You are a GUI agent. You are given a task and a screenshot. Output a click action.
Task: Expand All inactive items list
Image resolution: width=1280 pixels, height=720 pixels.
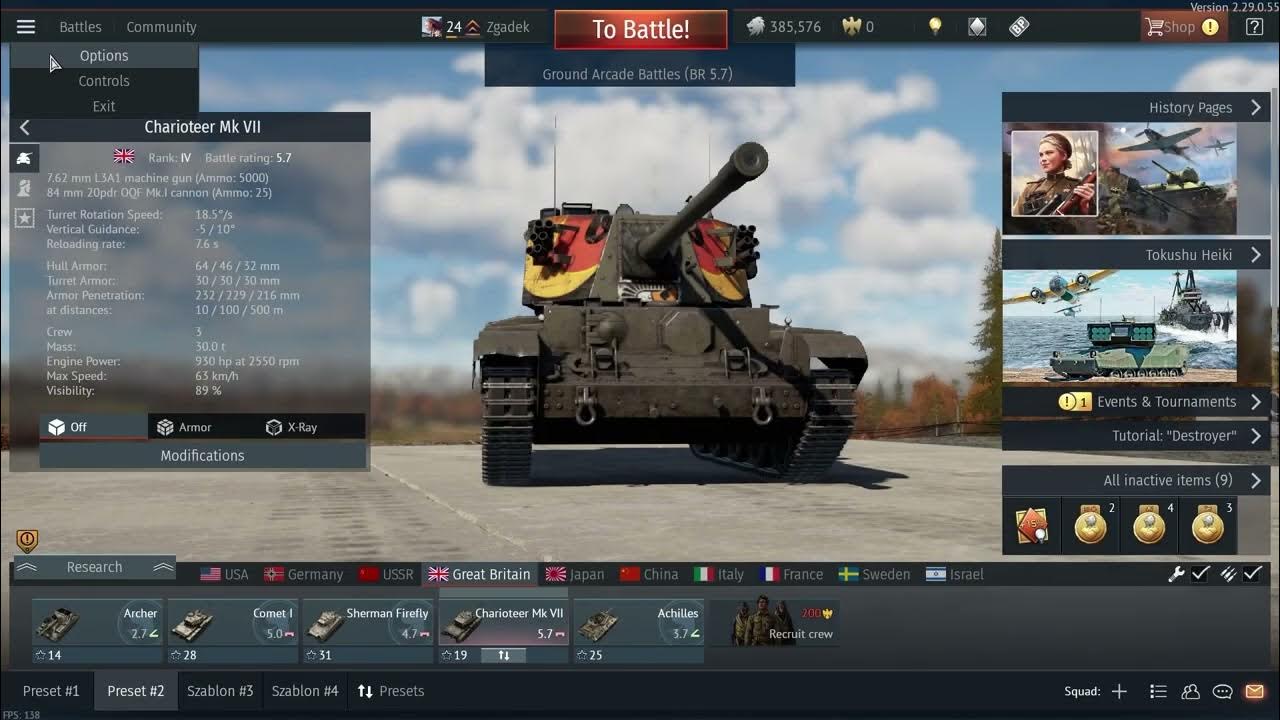[x=1168, y=481]
